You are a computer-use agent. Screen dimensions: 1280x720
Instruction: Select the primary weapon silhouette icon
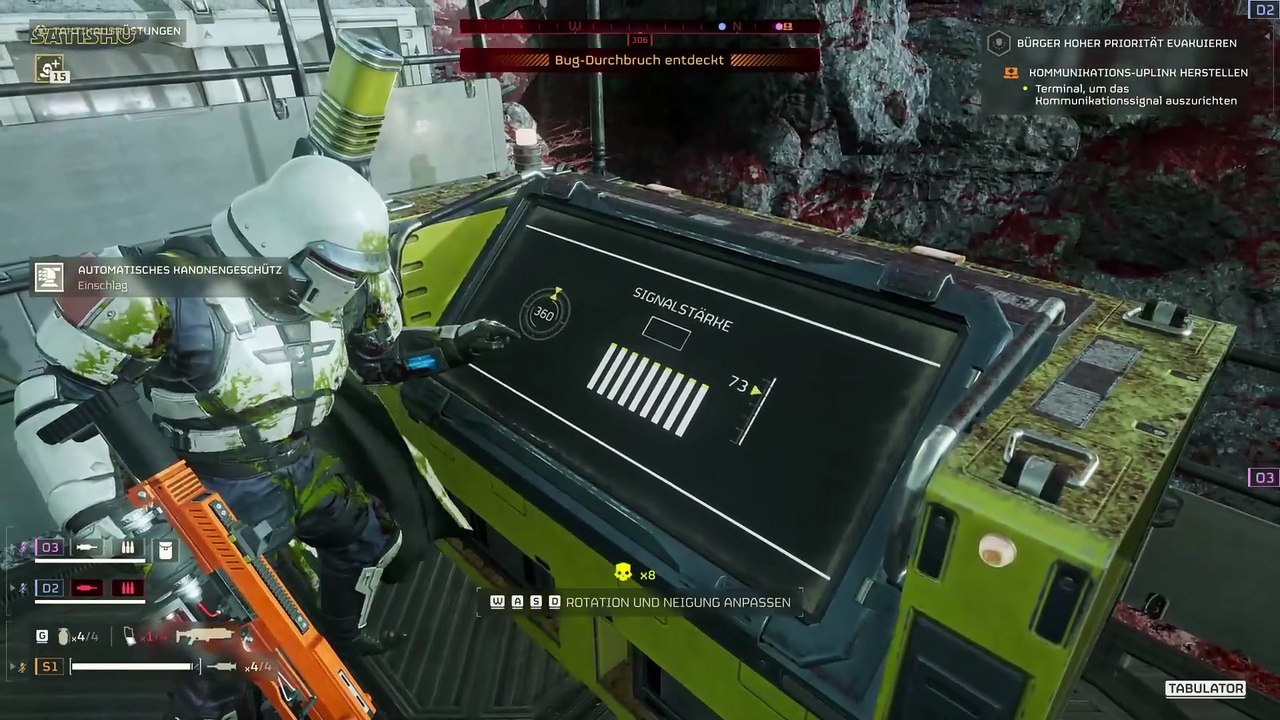tap(205, 635)
